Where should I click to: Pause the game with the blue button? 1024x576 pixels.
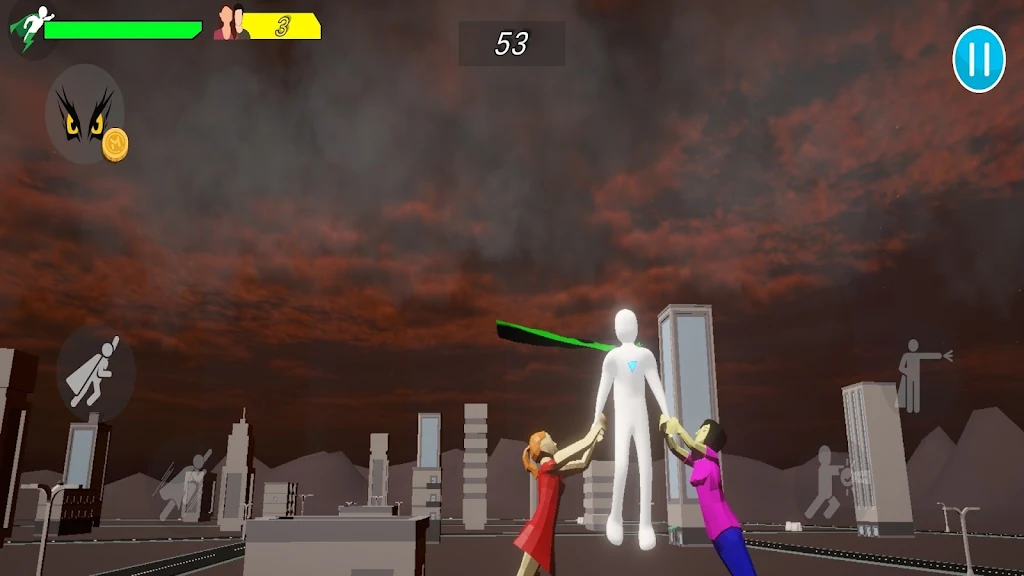pyautogui.click(x=978, y=59)
